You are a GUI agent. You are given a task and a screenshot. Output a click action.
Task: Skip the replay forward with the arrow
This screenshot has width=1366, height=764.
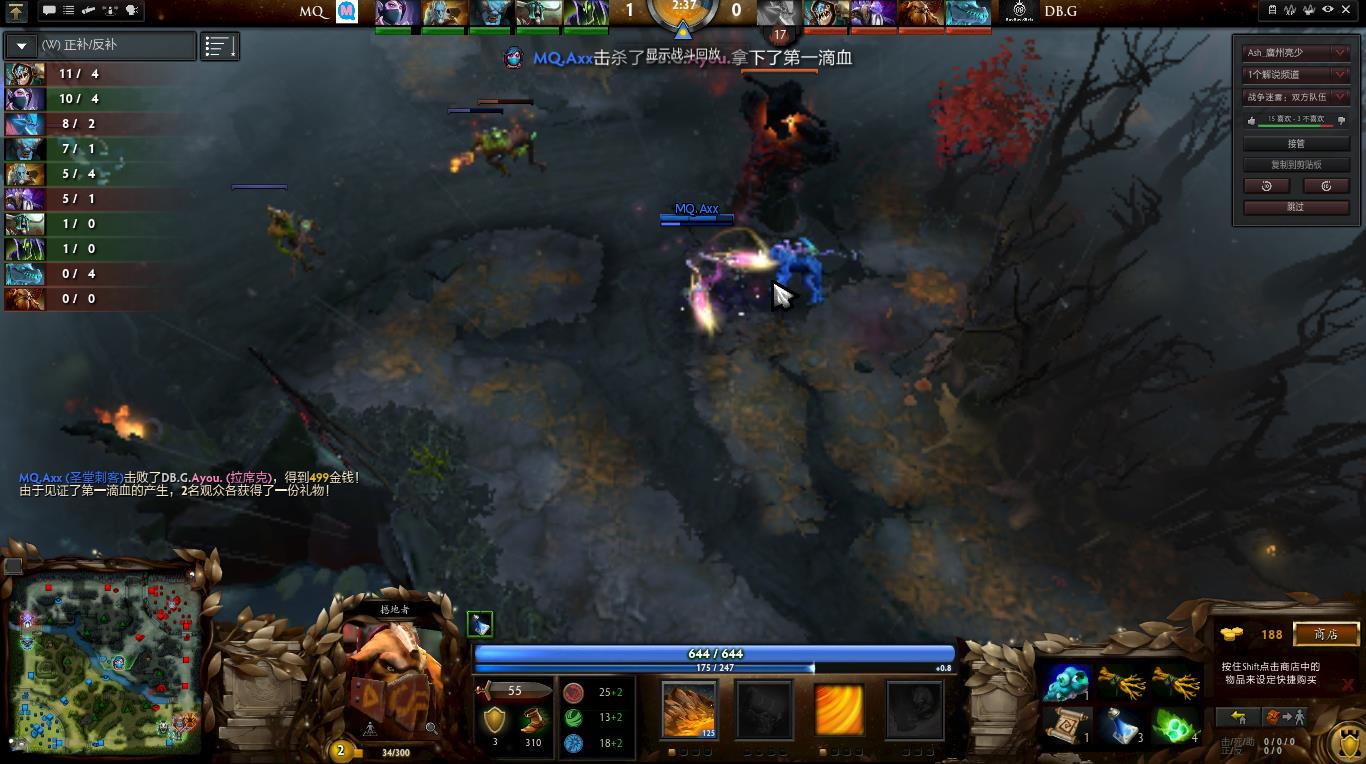click(x=1326, y=186)
